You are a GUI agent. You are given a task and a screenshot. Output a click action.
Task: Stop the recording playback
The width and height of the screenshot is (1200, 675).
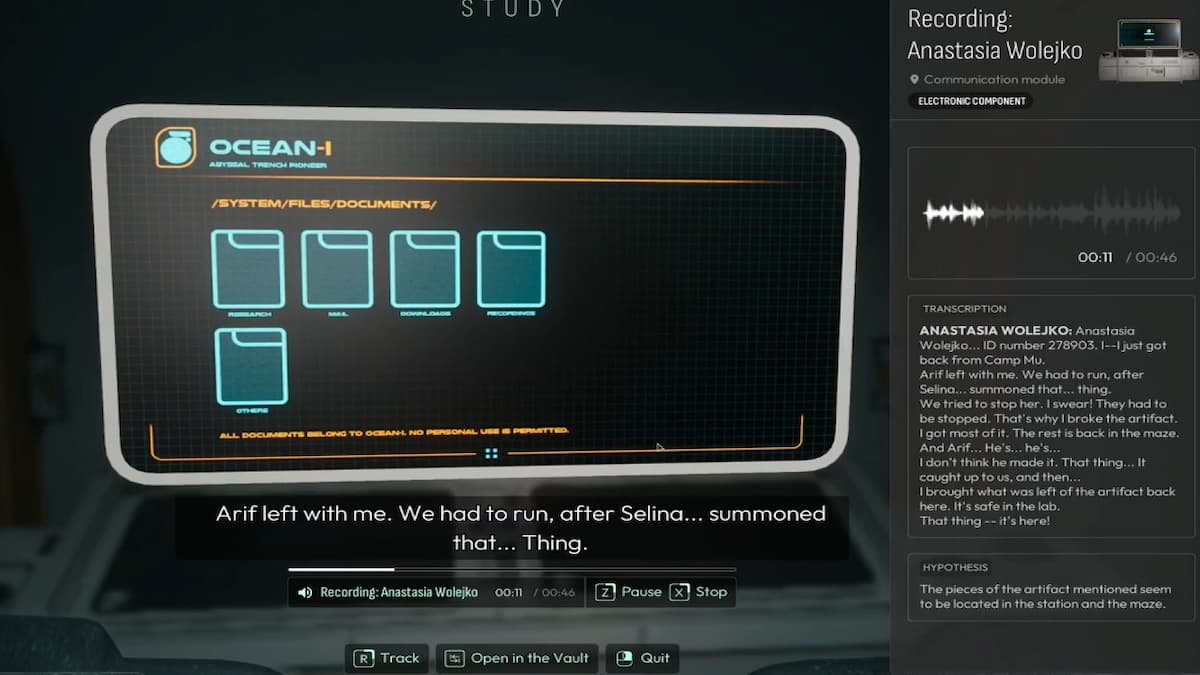pyautogui.click(x=699, y=592)
